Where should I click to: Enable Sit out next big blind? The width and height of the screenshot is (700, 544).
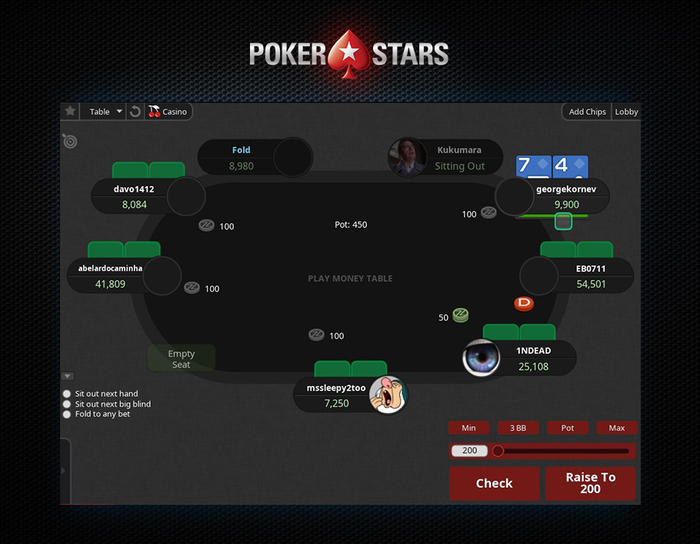tap(67, 404)
